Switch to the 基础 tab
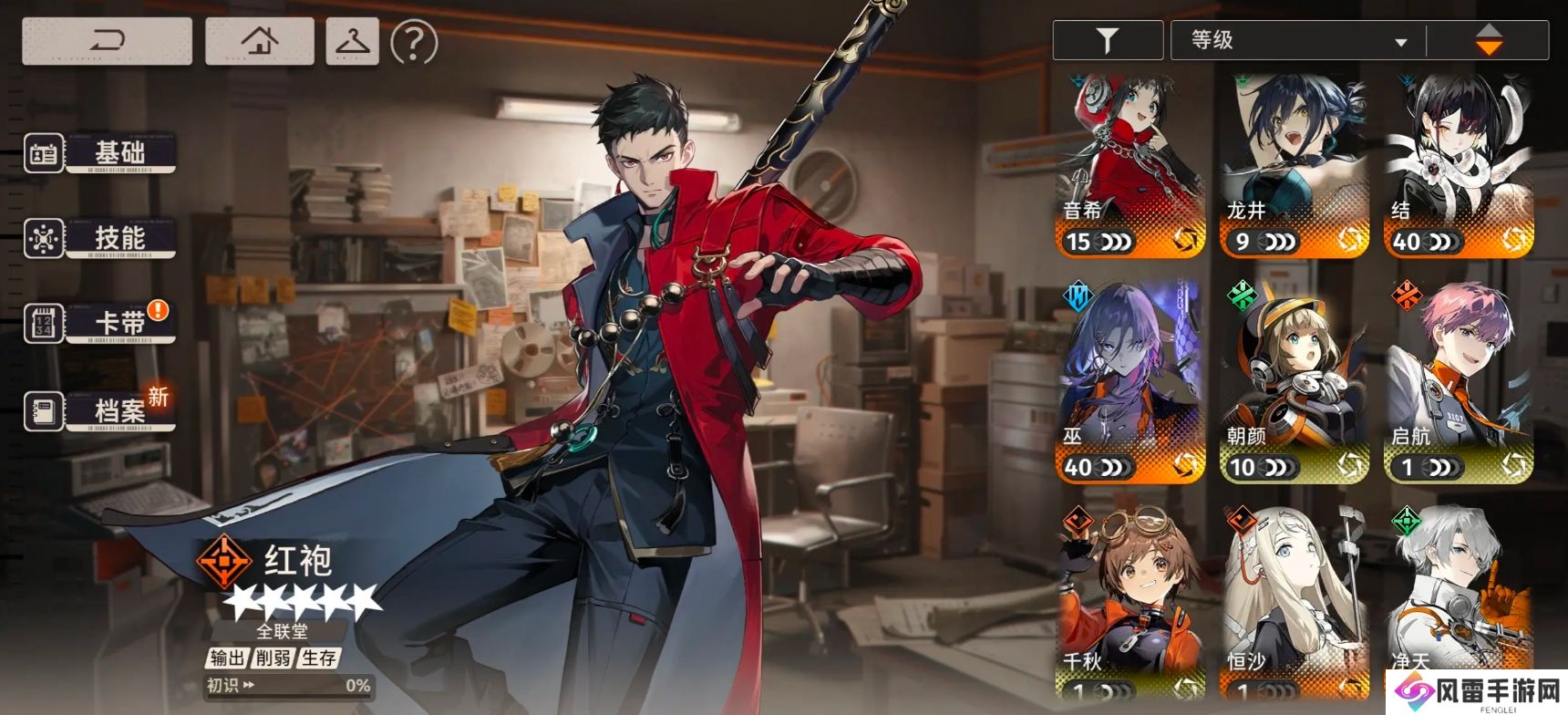 coord(100,153)
